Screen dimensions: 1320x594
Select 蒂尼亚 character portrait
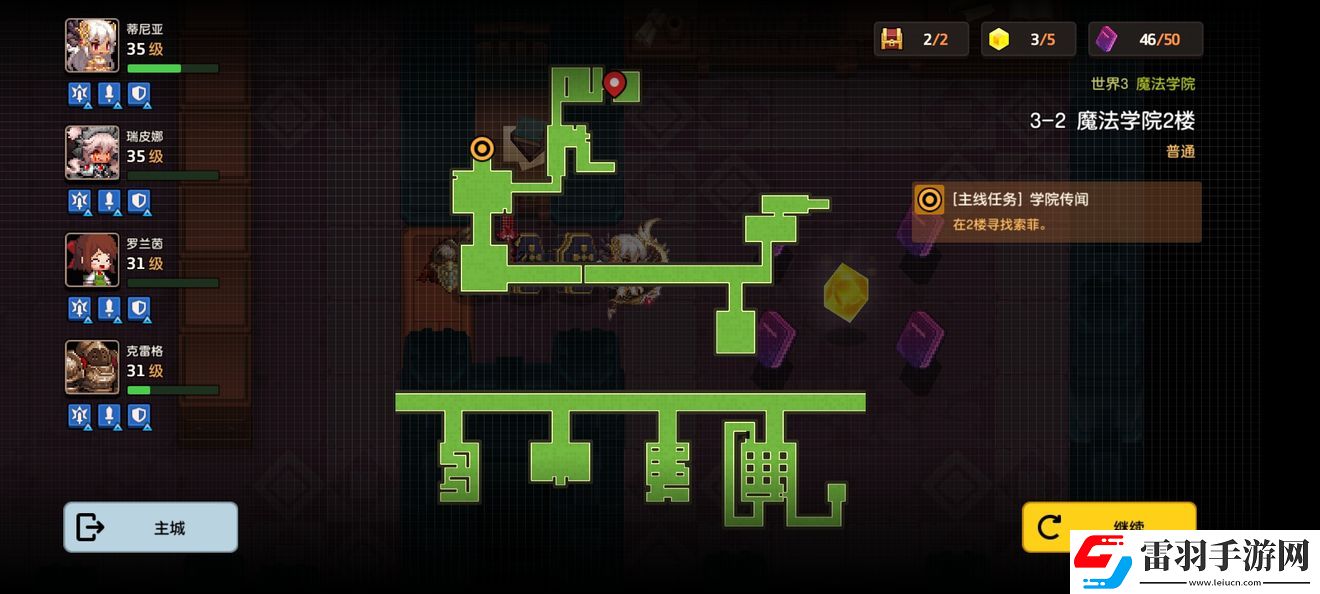pyautogui.click(x=92, y=46)
